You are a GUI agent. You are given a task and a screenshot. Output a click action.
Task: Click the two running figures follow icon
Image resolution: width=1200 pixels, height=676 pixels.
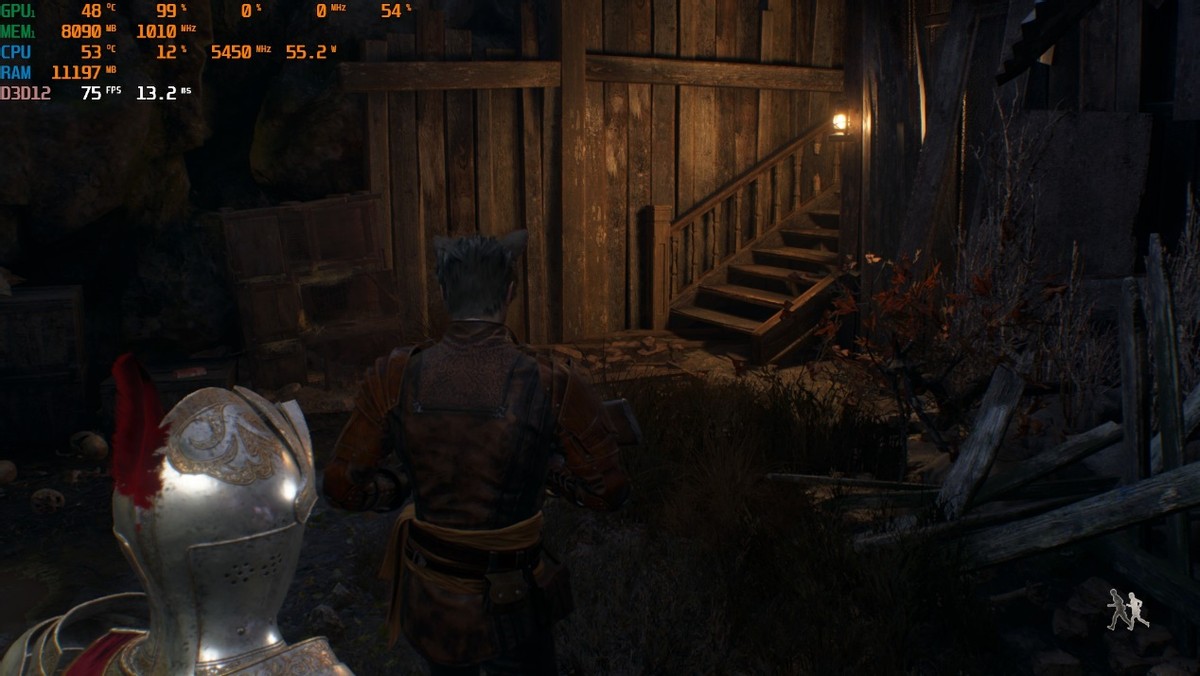(x=1127, y=609)
